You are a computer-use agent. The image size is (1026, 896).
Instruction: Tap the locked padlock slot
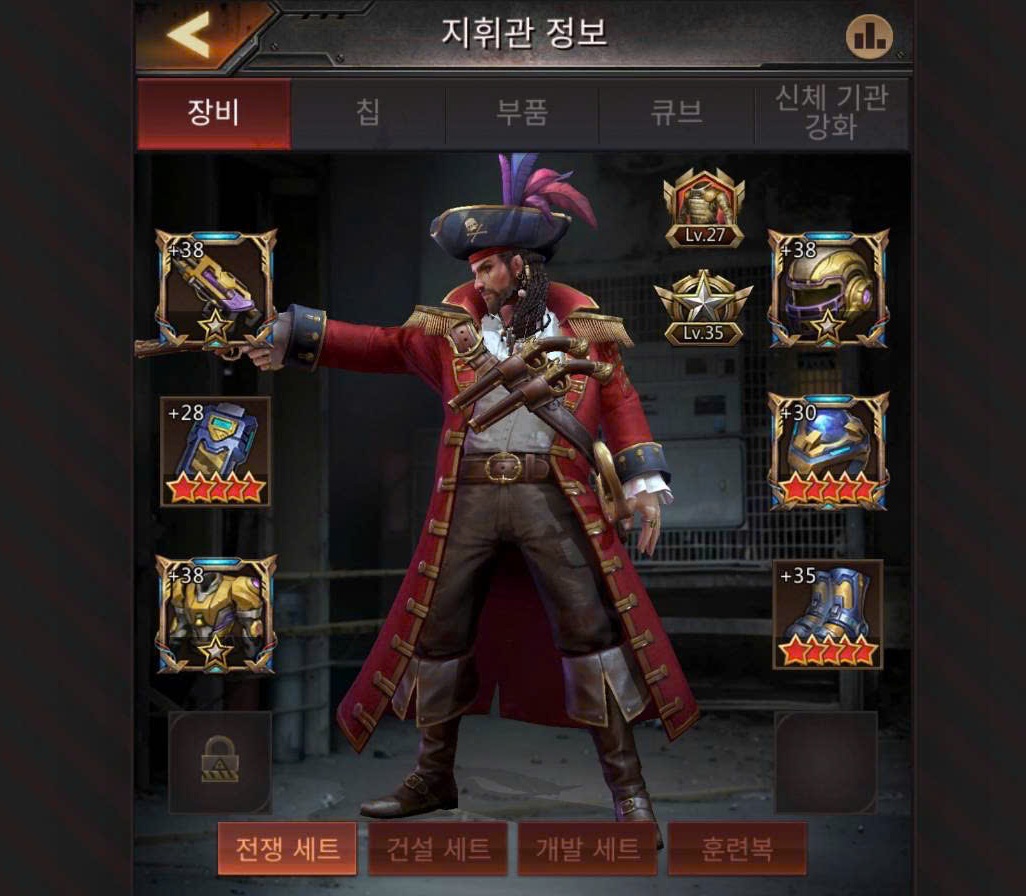220,762
